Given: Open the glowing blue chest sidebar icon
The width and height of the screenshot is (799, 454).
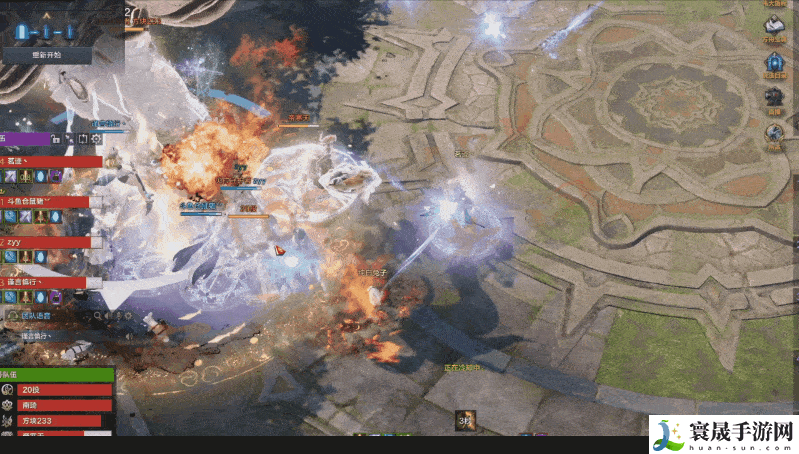Looking at the screenshot, I should pos(775,62).
